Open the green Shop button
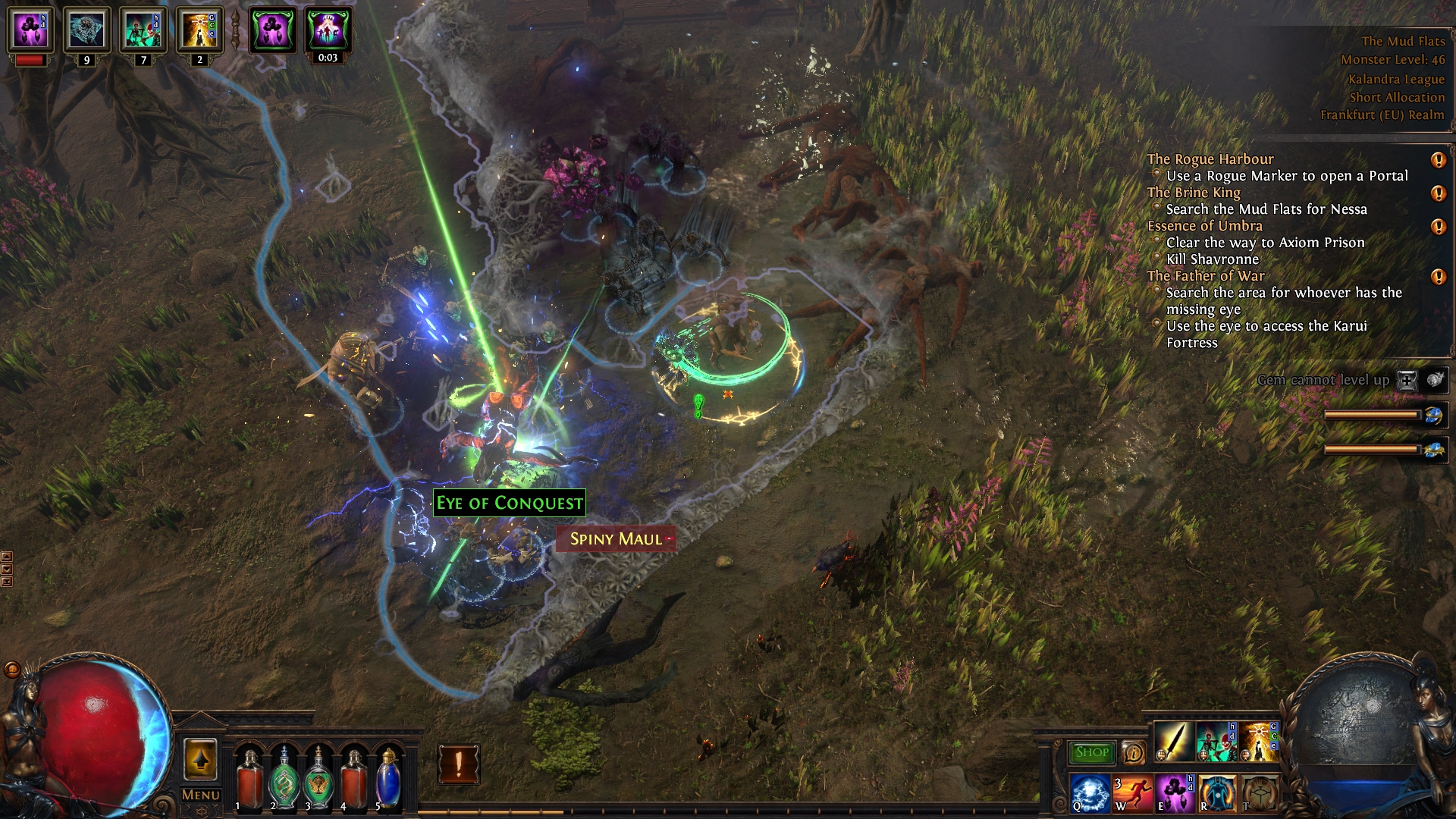 (x=1091, y=752)
